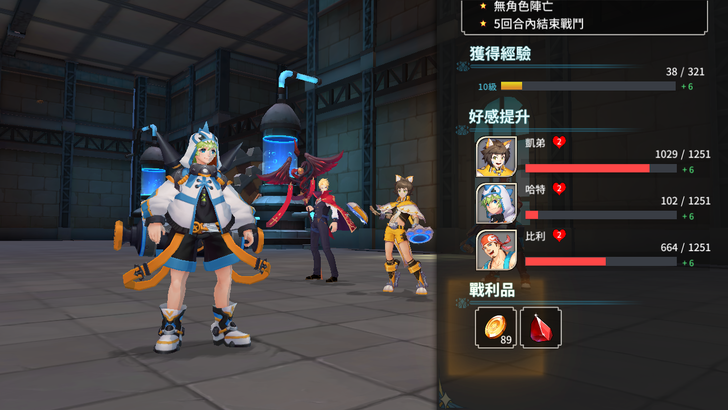Tap 哈特 character portrait
728x410 pixels.
point(497,203)
